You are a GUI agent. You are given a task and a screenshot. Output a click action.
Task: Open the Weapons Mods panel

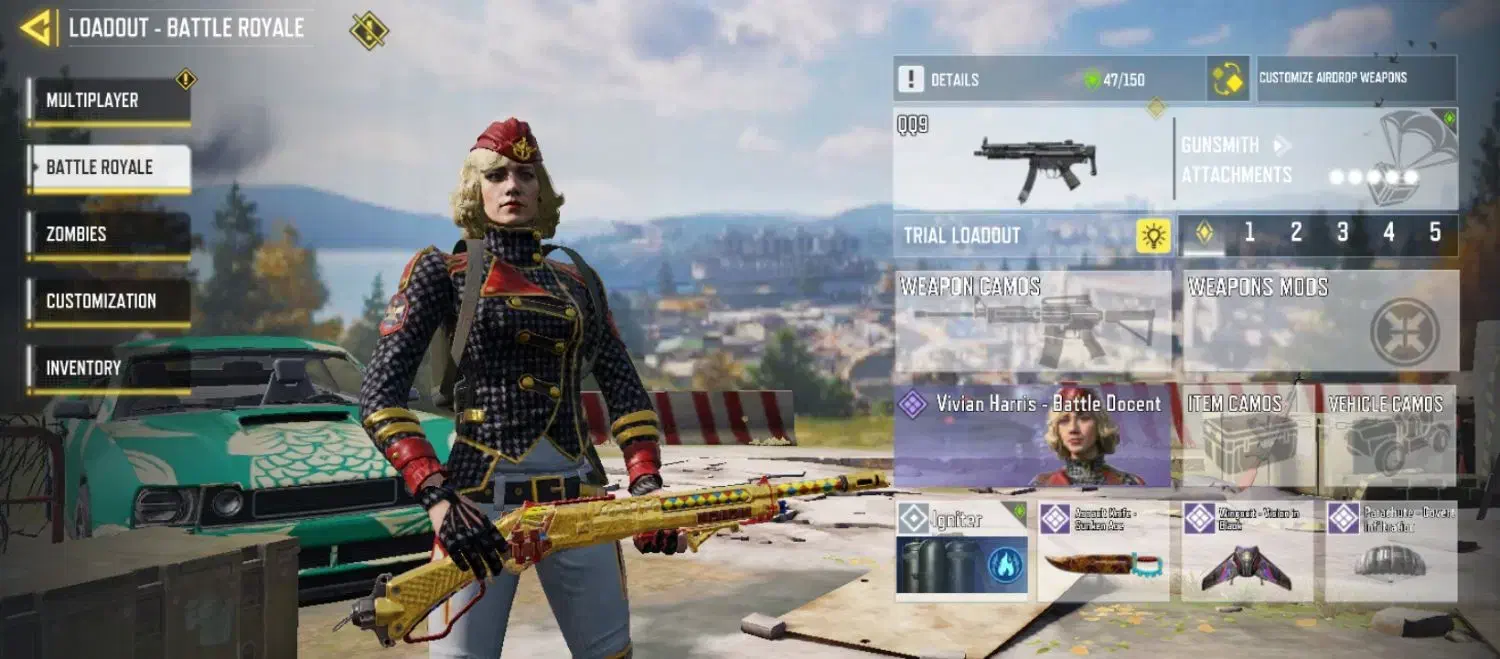pyautogui.click(x=1320, y=322)
